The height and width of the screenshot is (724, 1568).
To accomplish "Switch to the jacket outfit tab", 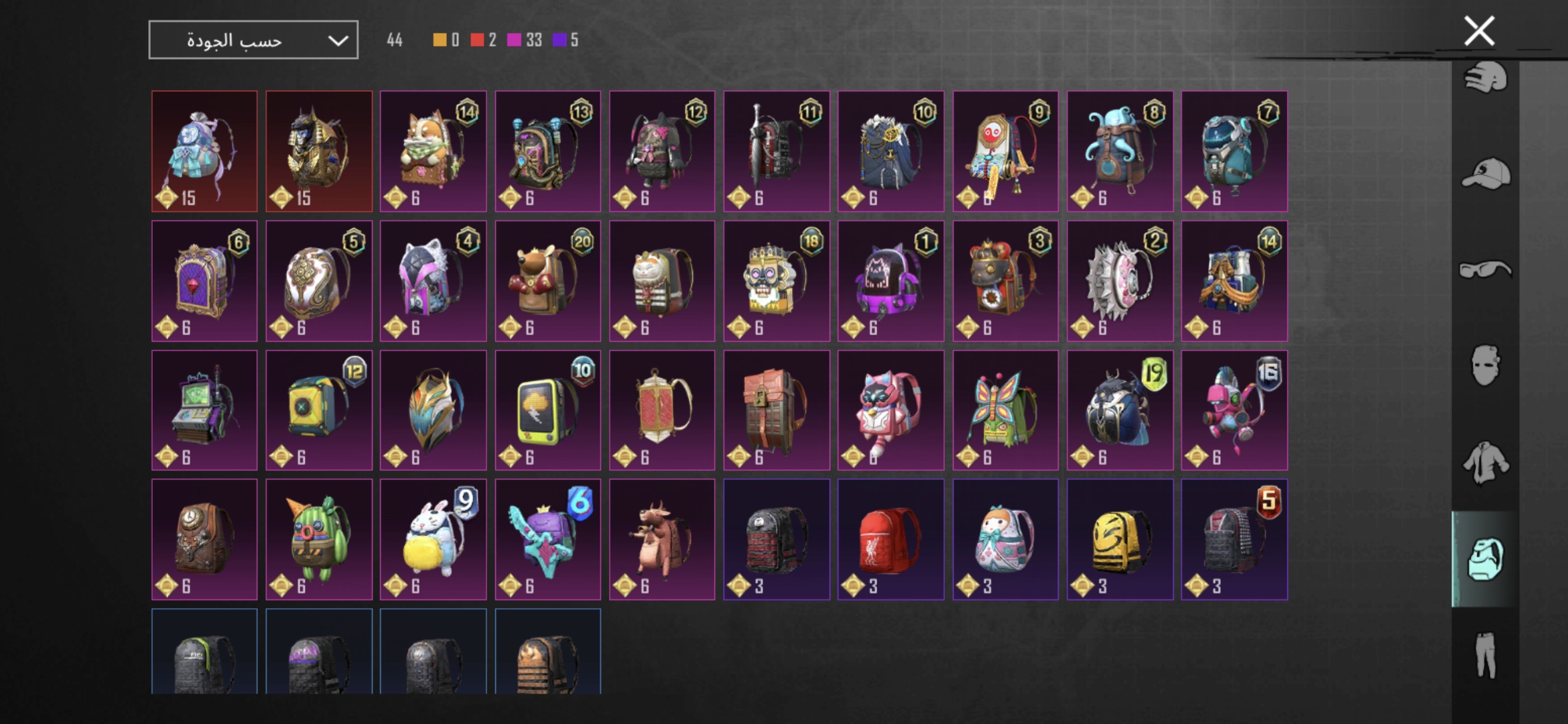I will [1486, 462].
